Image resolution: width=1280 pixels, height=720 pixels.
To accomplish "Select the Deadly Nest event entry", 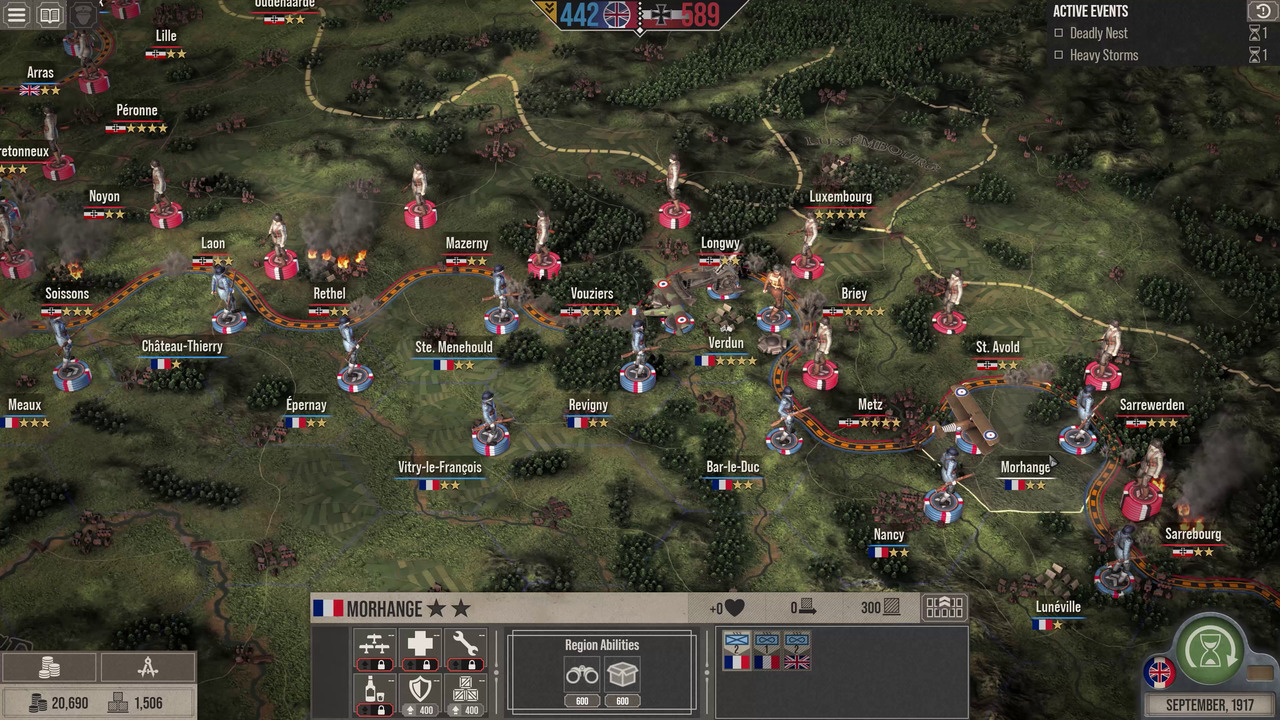I will pyautogui.click(x=1098, y=33).
